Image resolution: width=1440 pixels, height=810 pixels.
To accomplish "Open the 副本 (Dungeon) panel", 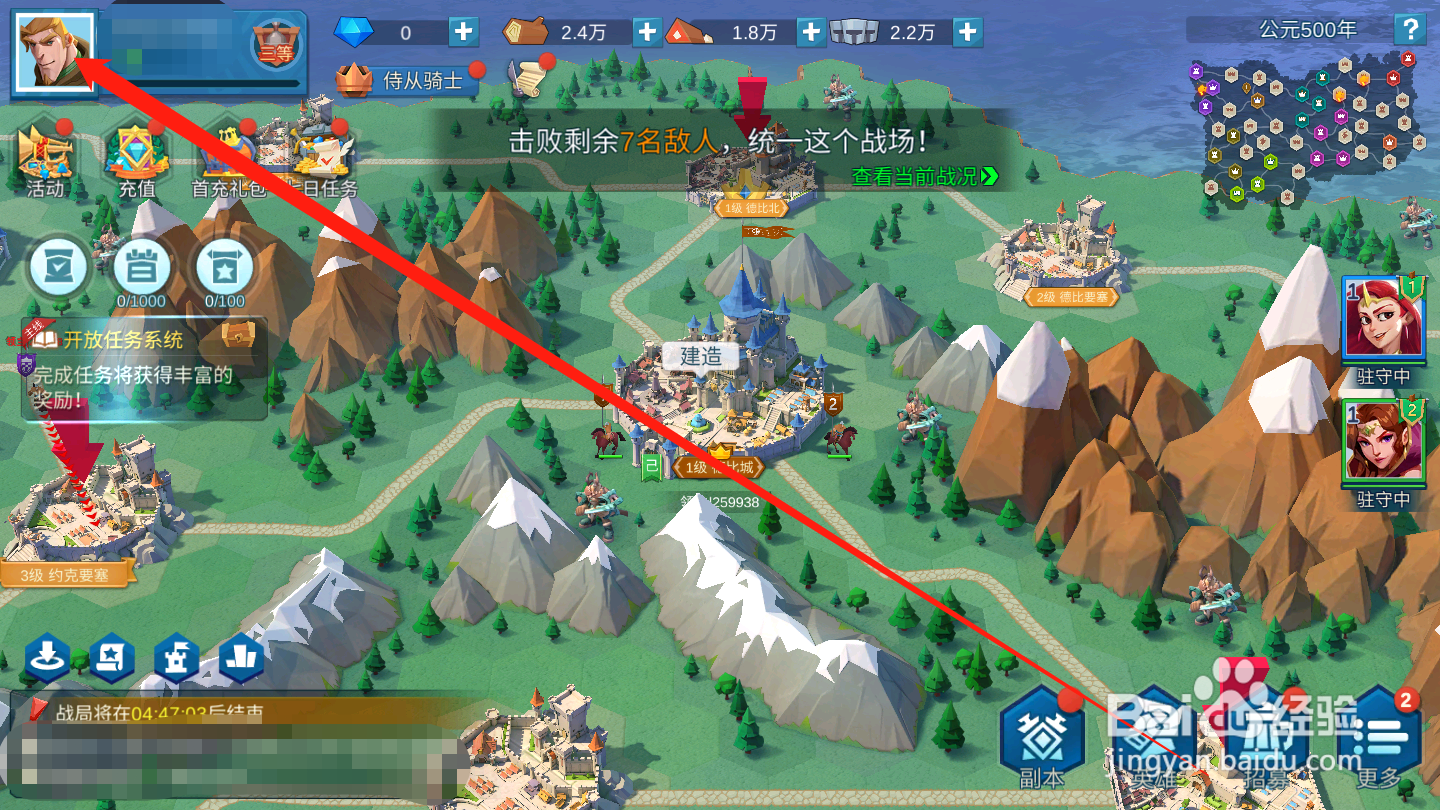I will [1041, 738].
